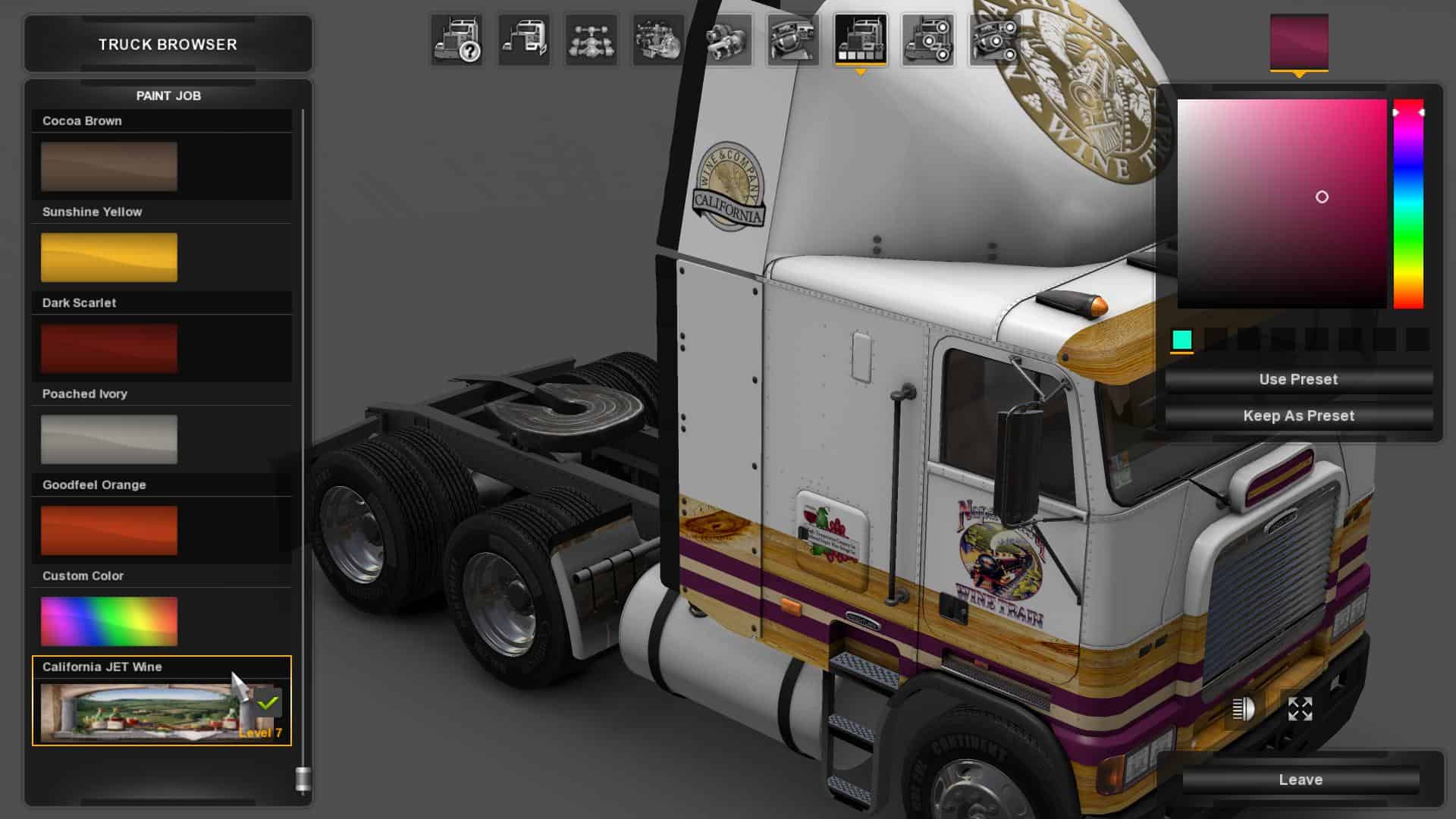
Task: Activate the fullscreen view arrows icon
Action: 1300,709
